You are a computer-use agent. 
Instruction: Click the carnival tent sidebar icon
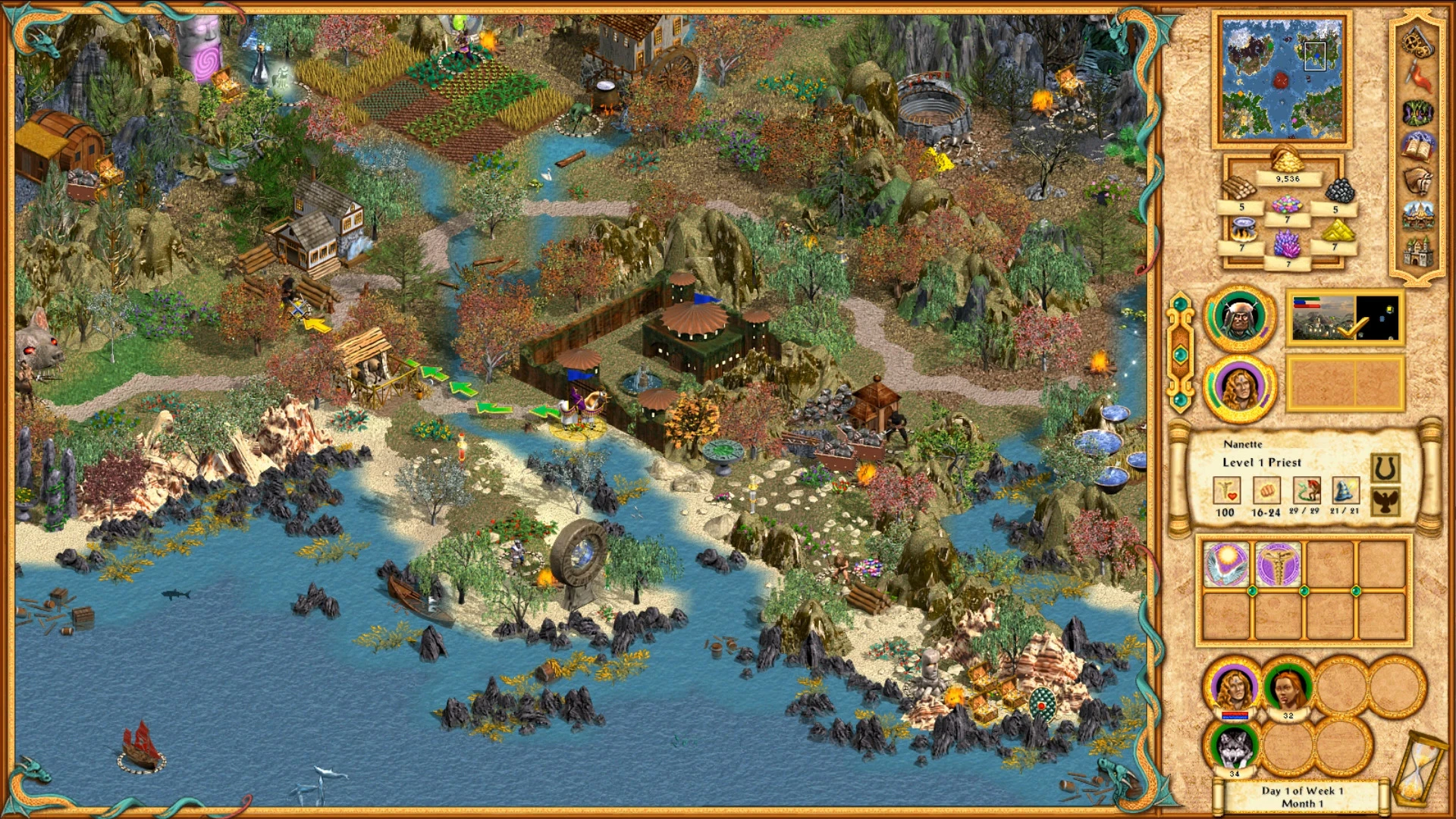tap(1417, 216)
